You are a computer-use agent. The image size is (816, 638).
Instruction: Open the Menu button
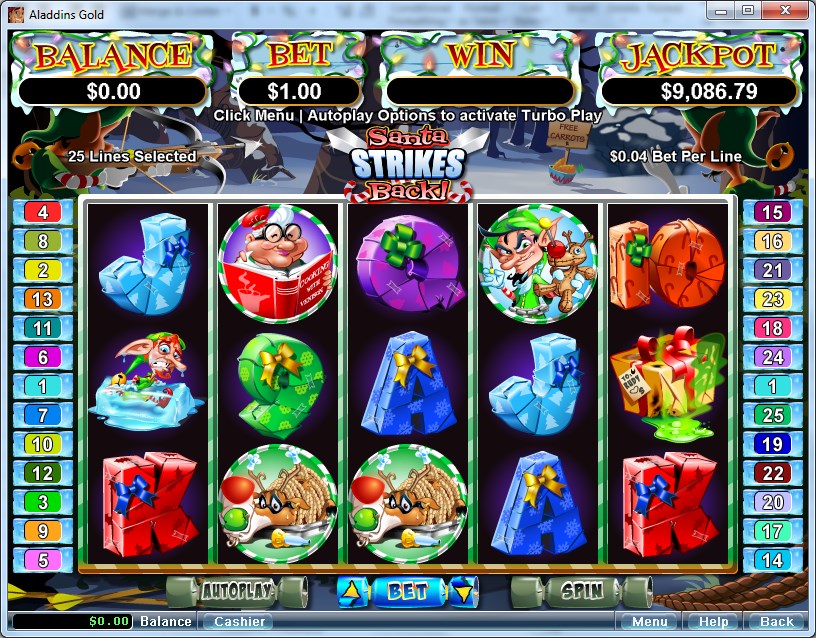644,621
